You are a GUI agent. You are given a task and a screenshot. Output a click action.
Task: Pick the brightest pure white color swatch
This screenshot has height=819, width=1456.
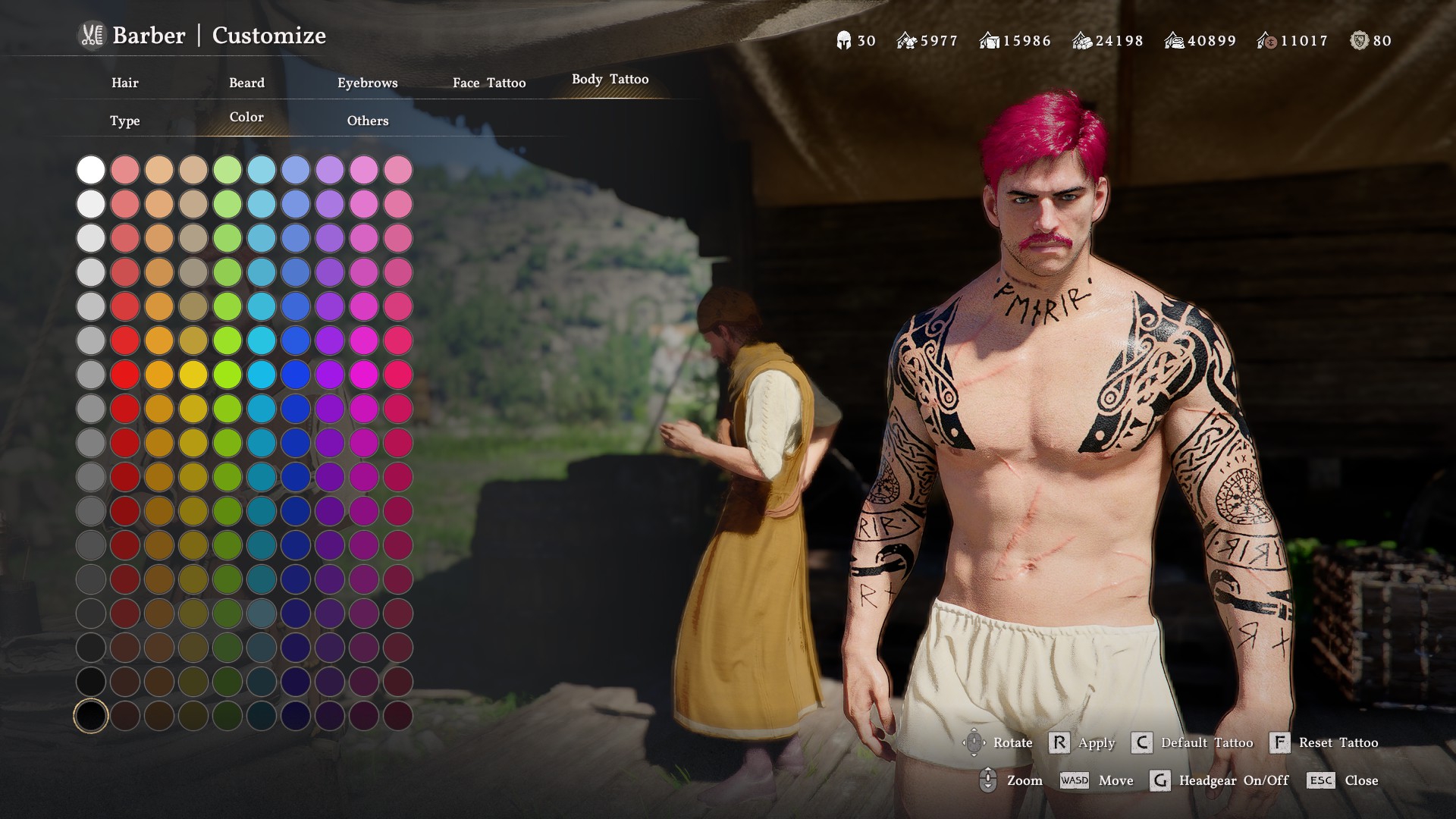tap(91, 170)
